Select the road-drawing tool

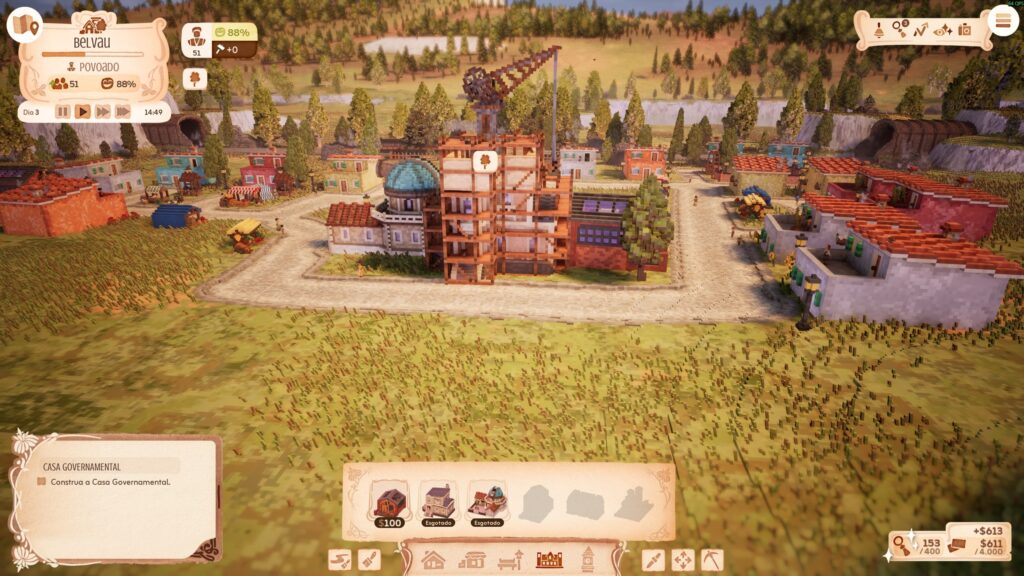[341, 560]
